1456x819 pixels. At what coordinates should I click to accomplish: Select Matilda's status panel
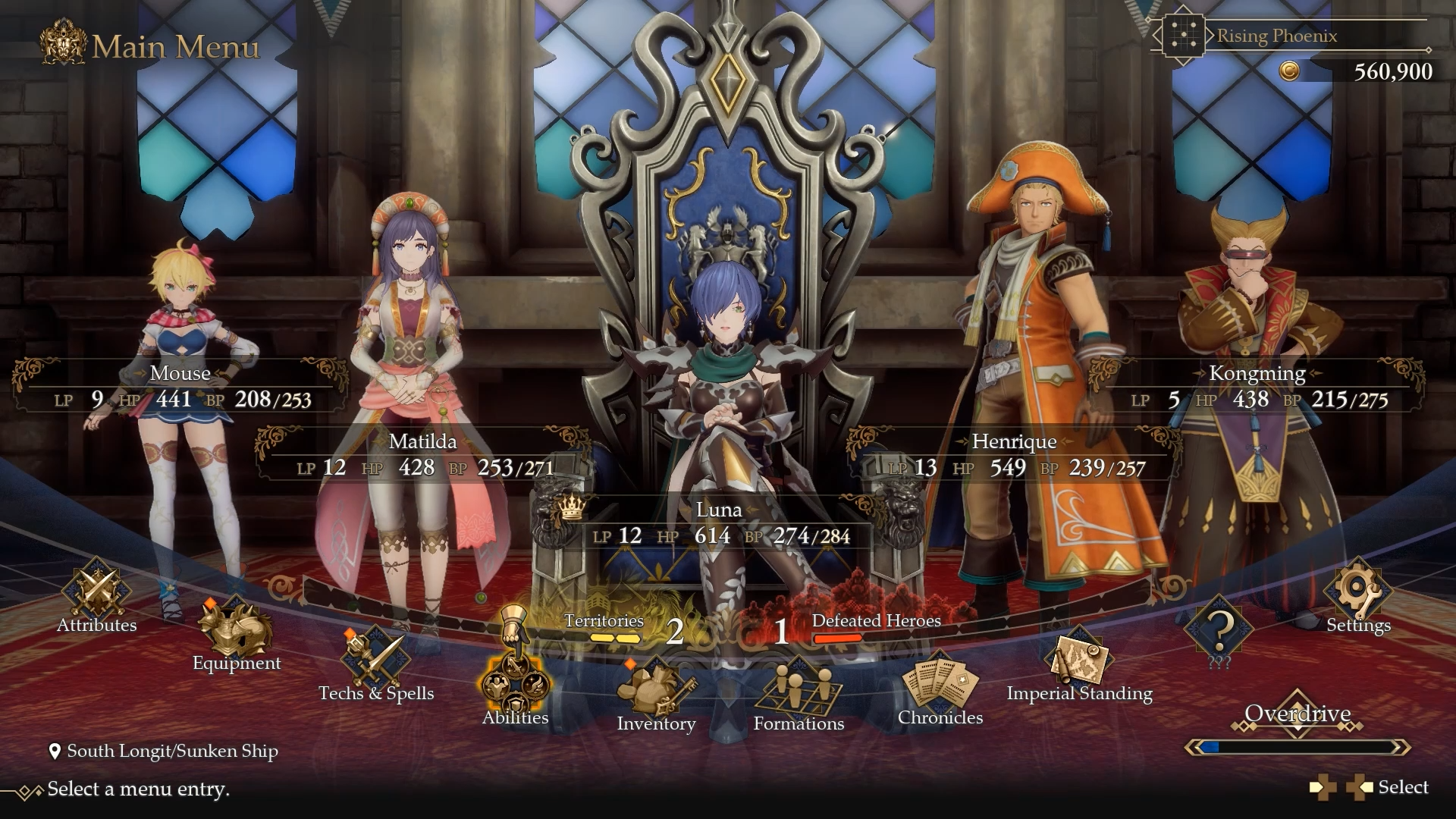tap(423, 456)
